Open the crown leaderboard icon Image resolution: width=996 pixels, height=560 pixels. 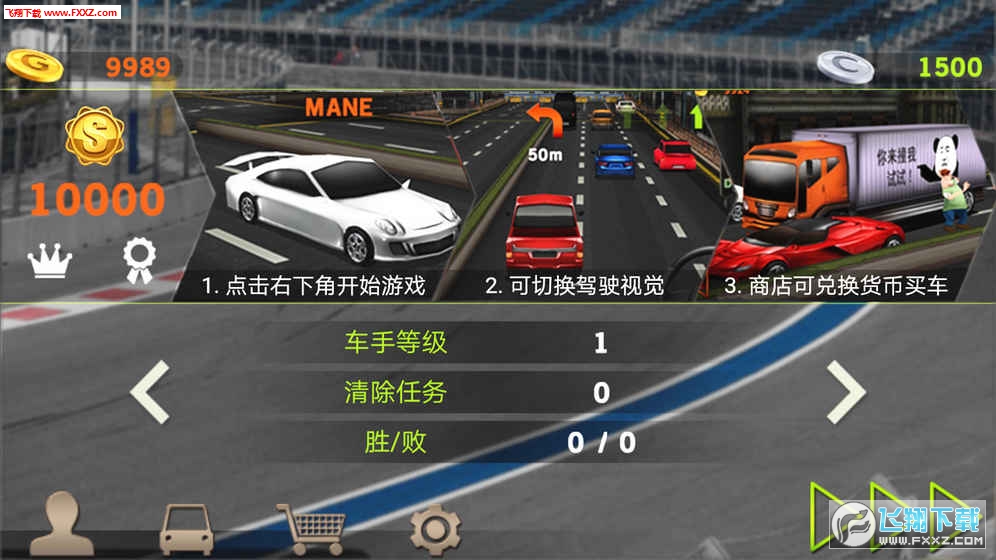point(50,262)
